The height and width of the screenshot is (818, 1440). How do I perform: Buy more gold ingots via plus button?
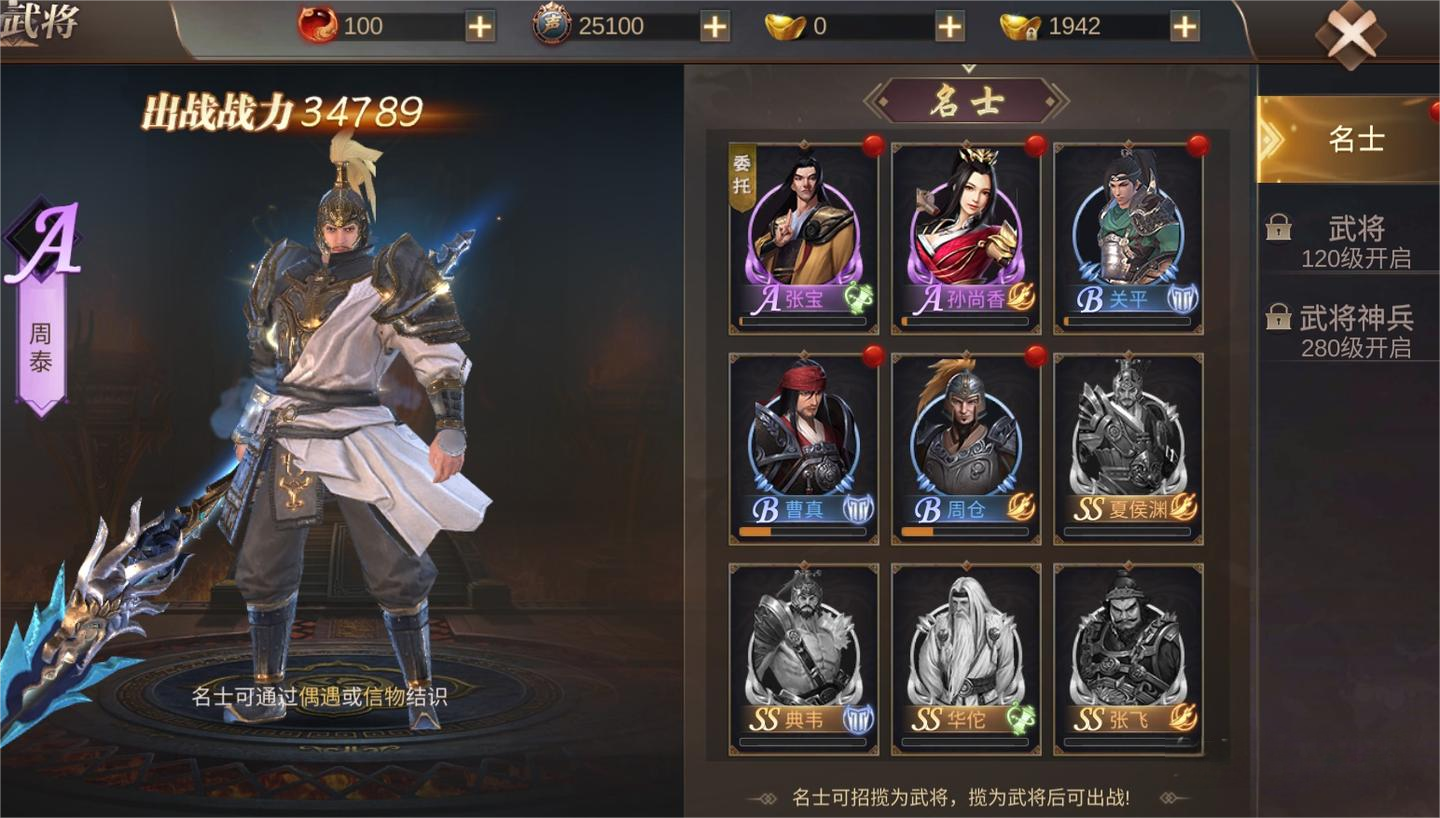pos(949,27)
